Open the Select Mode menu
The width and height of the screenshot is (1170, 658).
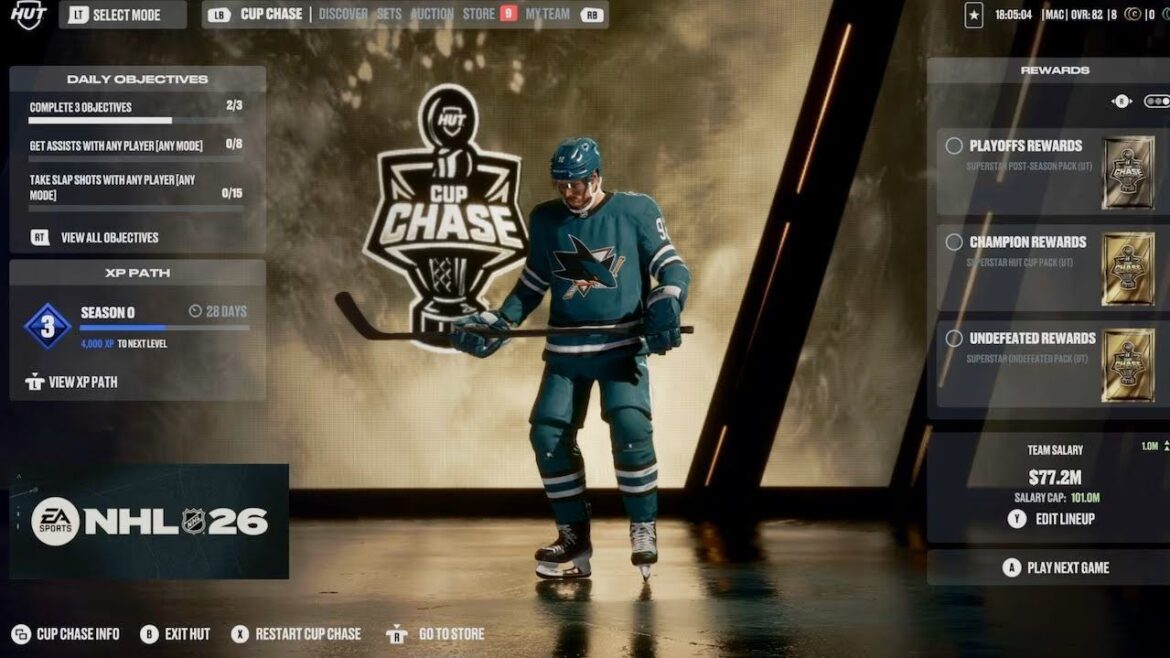122,15
